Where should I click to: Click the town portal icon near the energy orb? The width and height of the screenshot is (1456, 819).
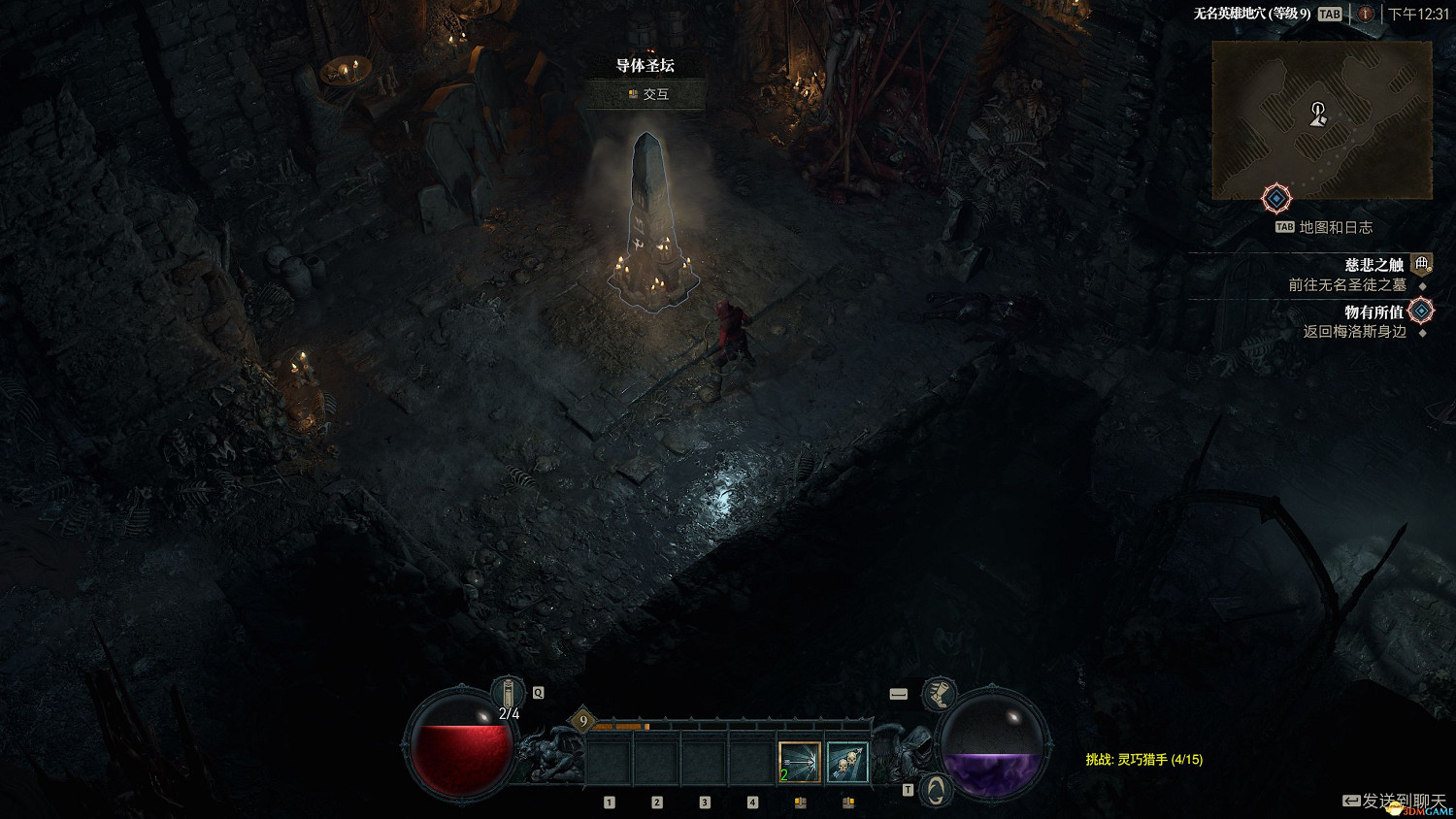935,790
